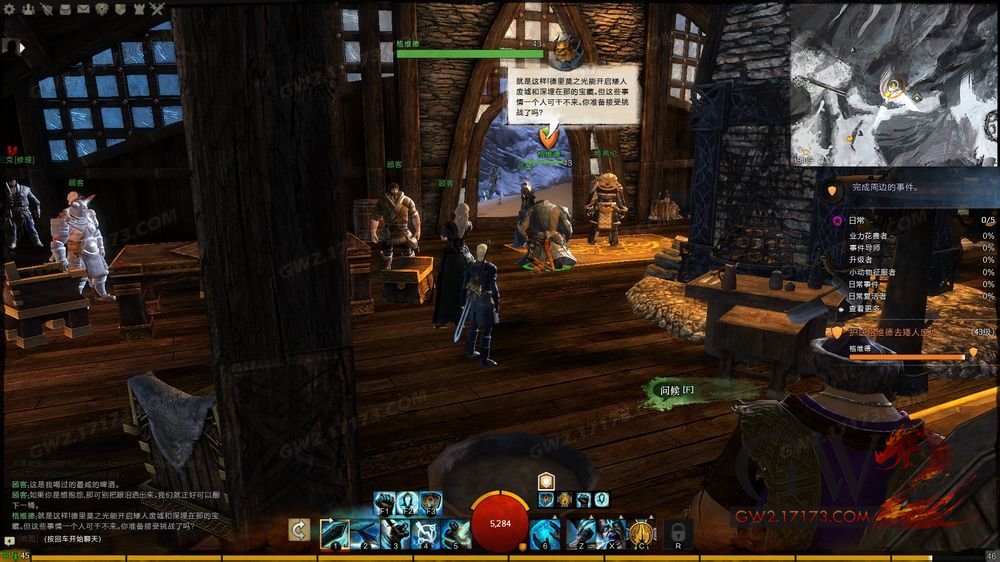This screenshot has width=1000, height=562.
Task: Open the game menu gear icon
Action: coord(11,9)
